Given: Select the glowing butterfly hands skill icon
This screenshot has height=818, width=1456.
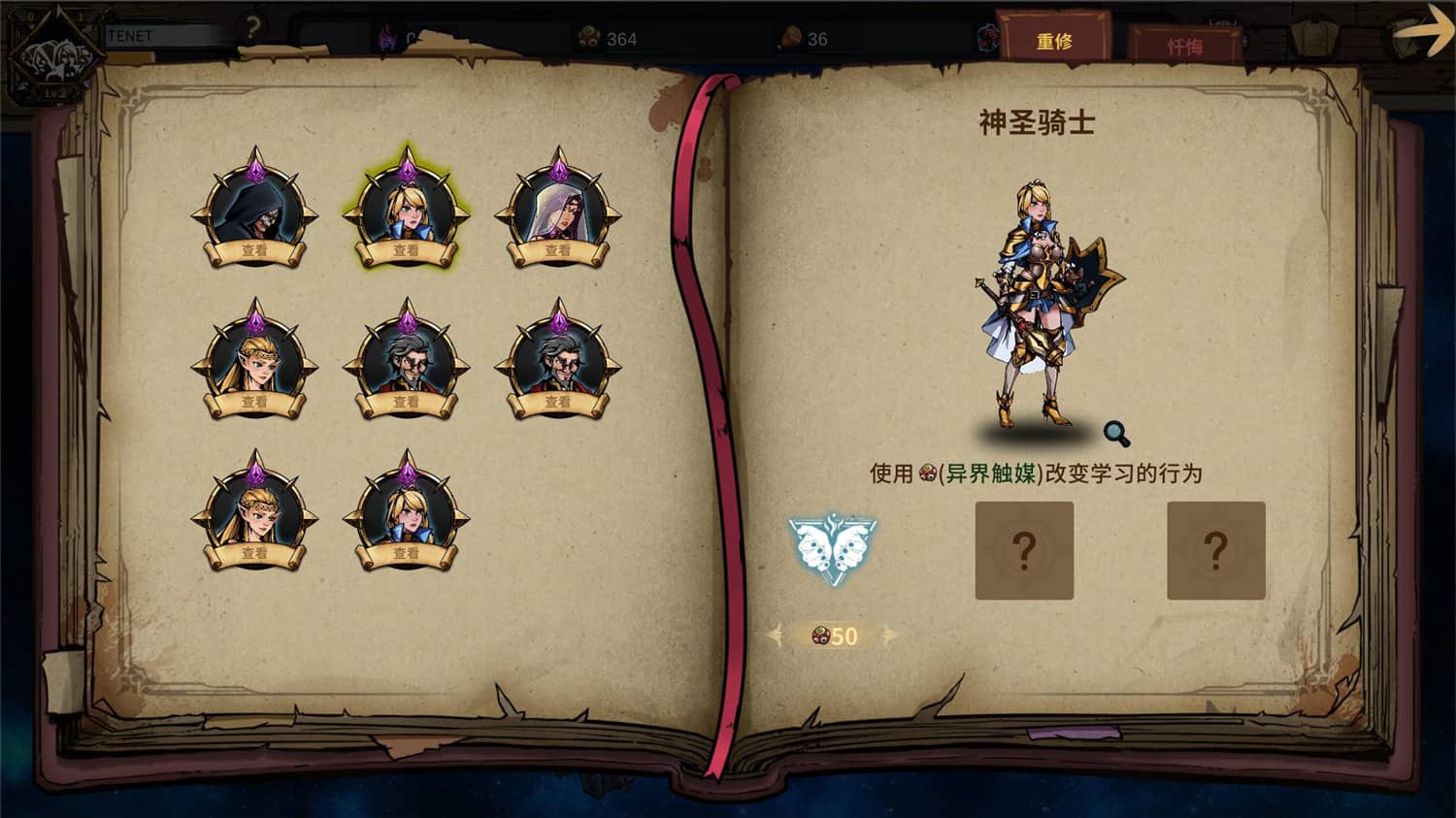Looking at the screenshot, I should pyautogui.click(x=833, y=548).
